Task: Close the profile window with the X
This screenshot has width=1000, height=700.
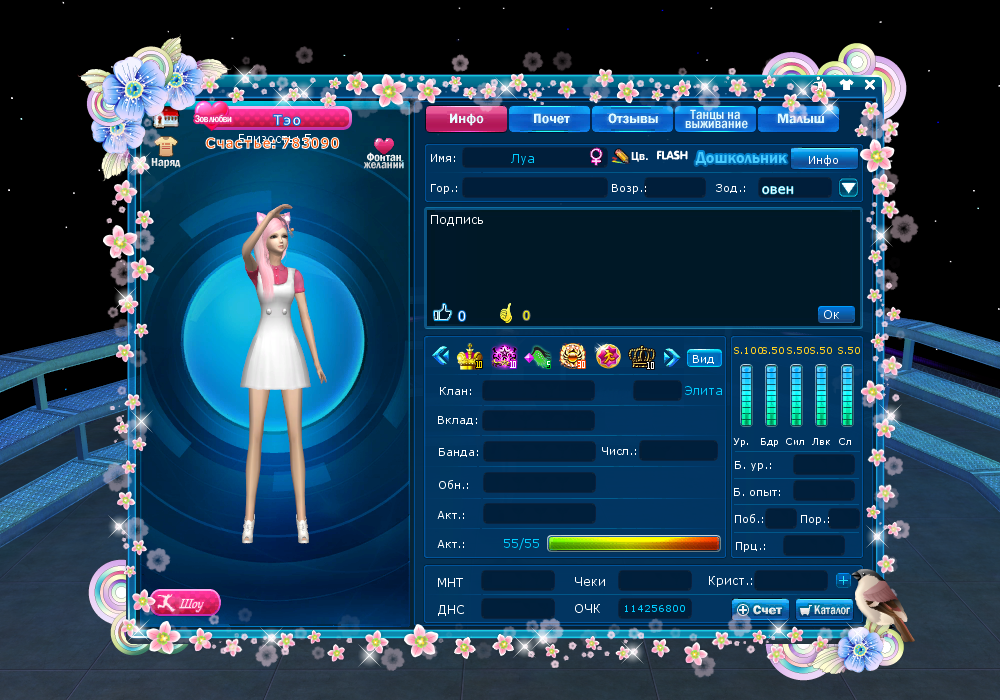Action: click(870, 85)
